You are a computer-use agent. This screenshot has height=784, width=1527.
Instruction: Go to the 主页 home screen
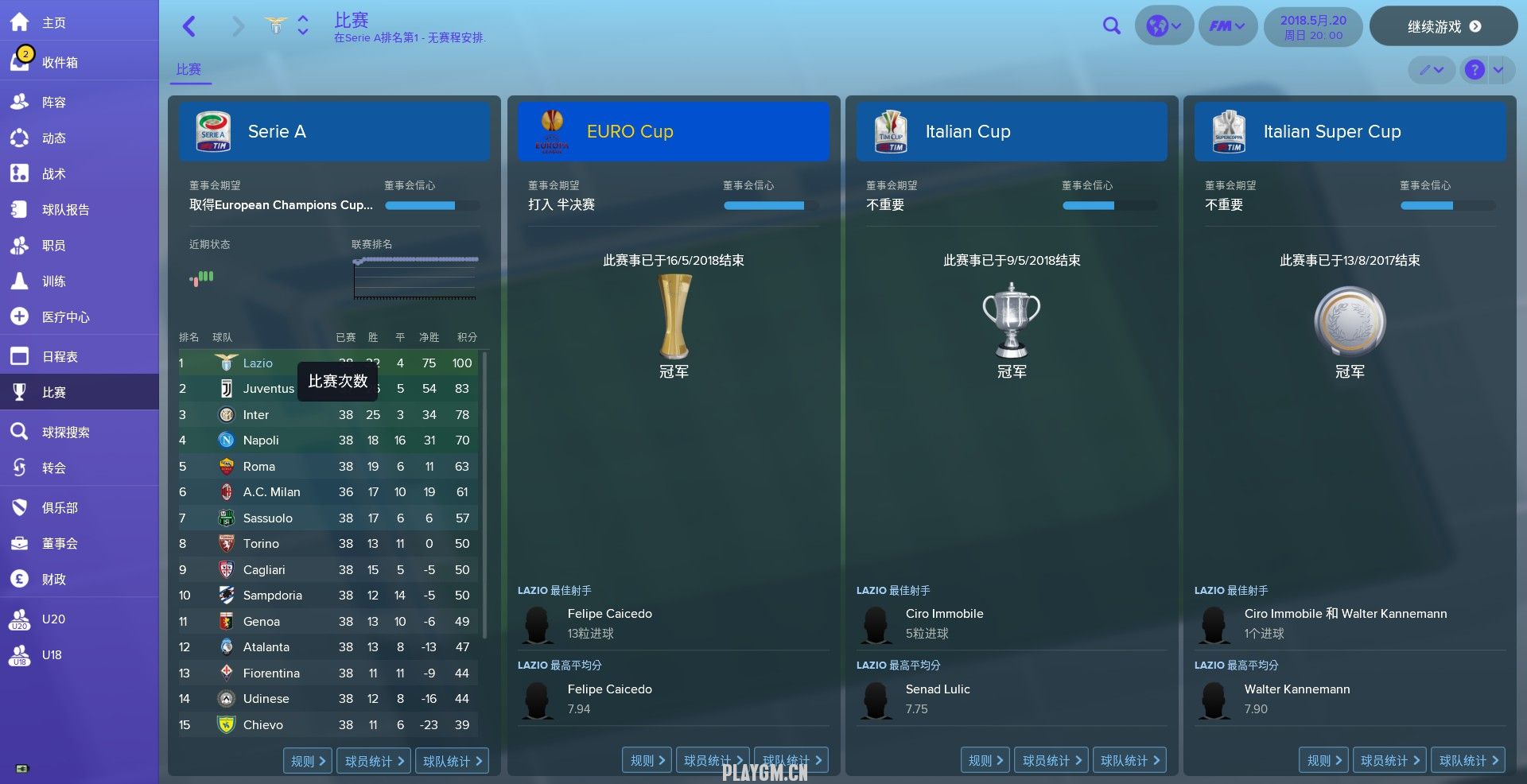[53, 23]
